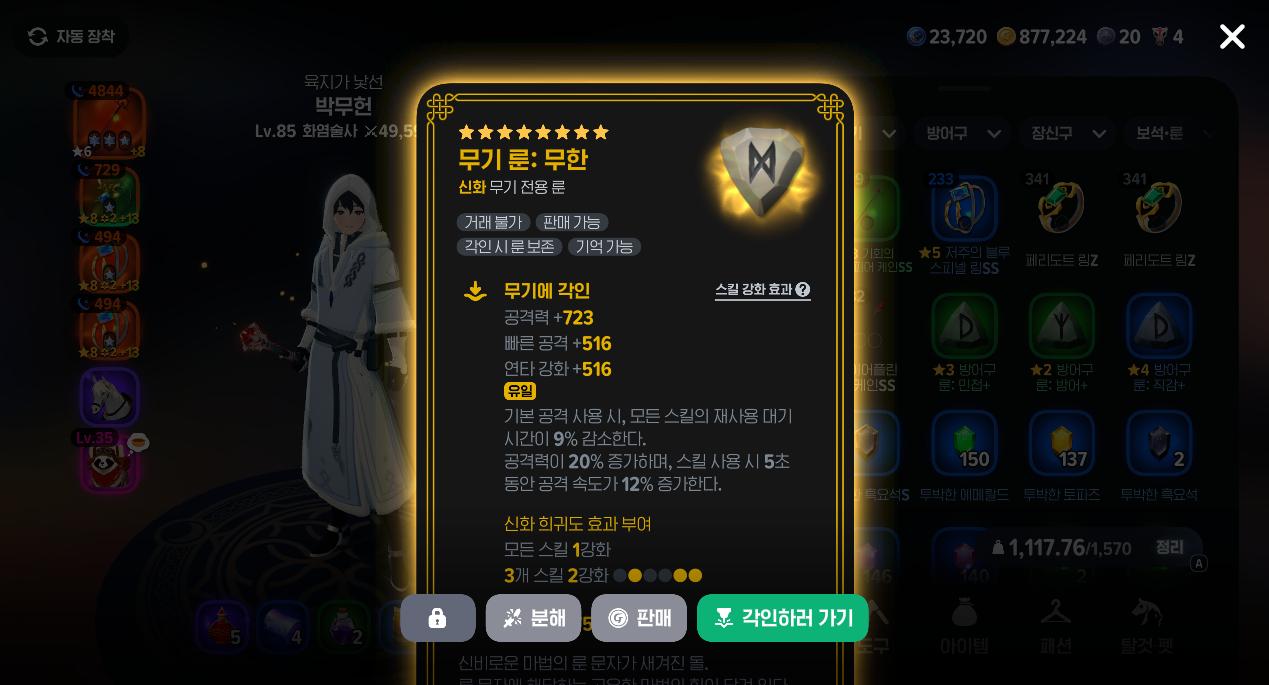Select the white horse mount slot
Viewport: 1269px width, 685px height.
pyautogui.click(x=109, y=396)
